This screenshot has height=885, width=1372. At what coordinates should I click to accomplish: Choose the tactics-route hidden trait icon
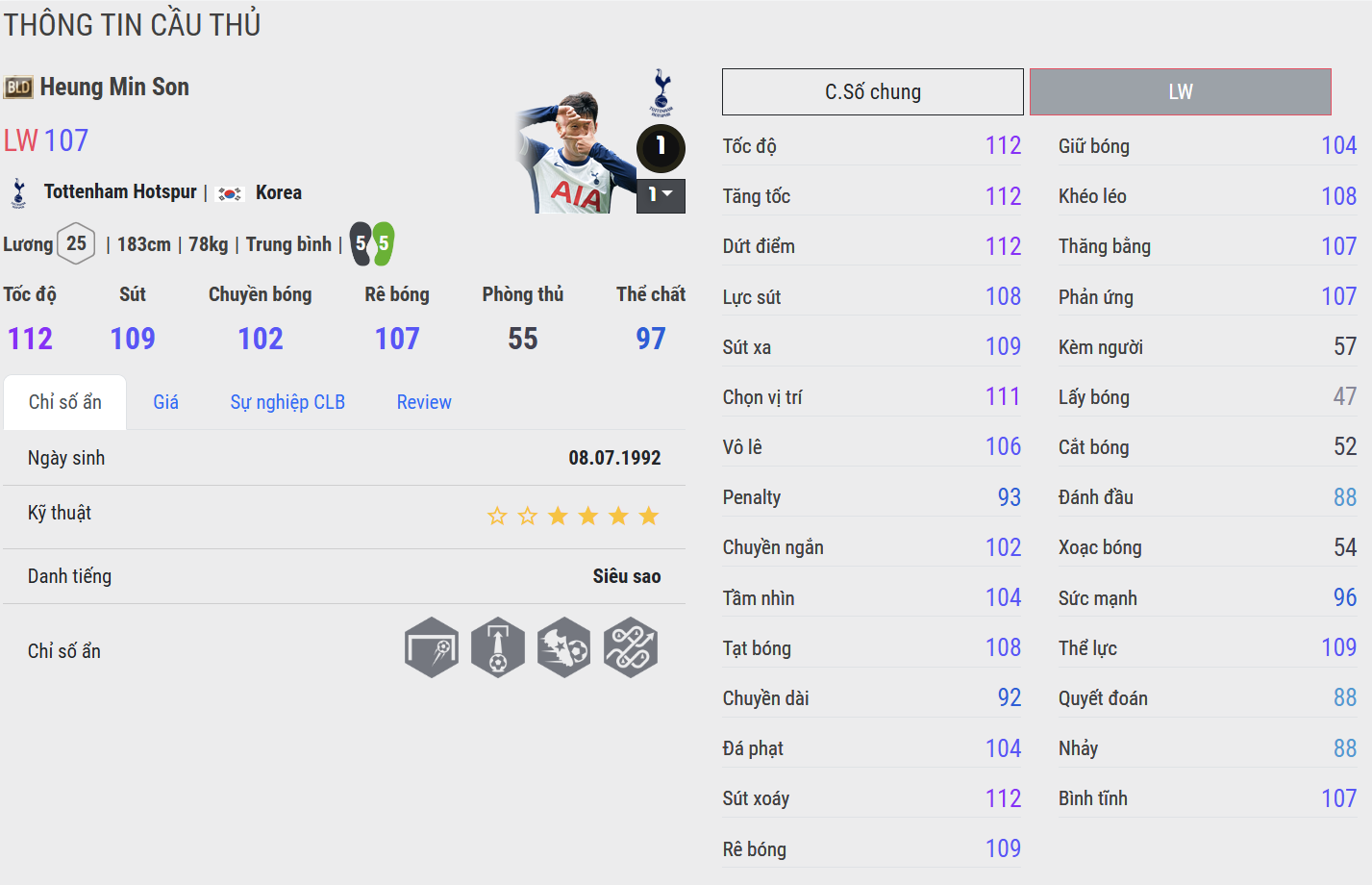pos(631,647)
